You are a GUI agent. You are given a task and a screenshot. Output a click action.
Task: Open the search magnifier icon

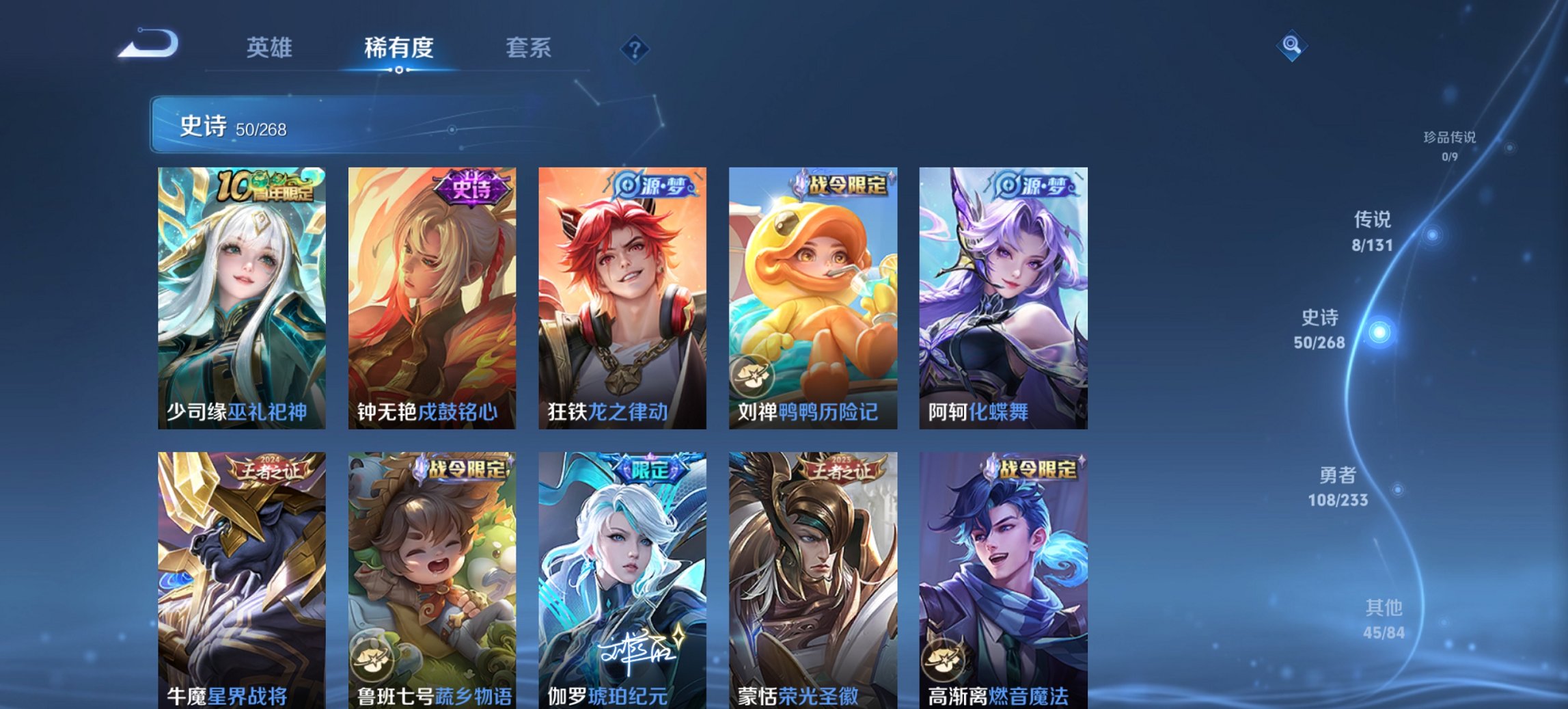click(x=1292, y=46)
